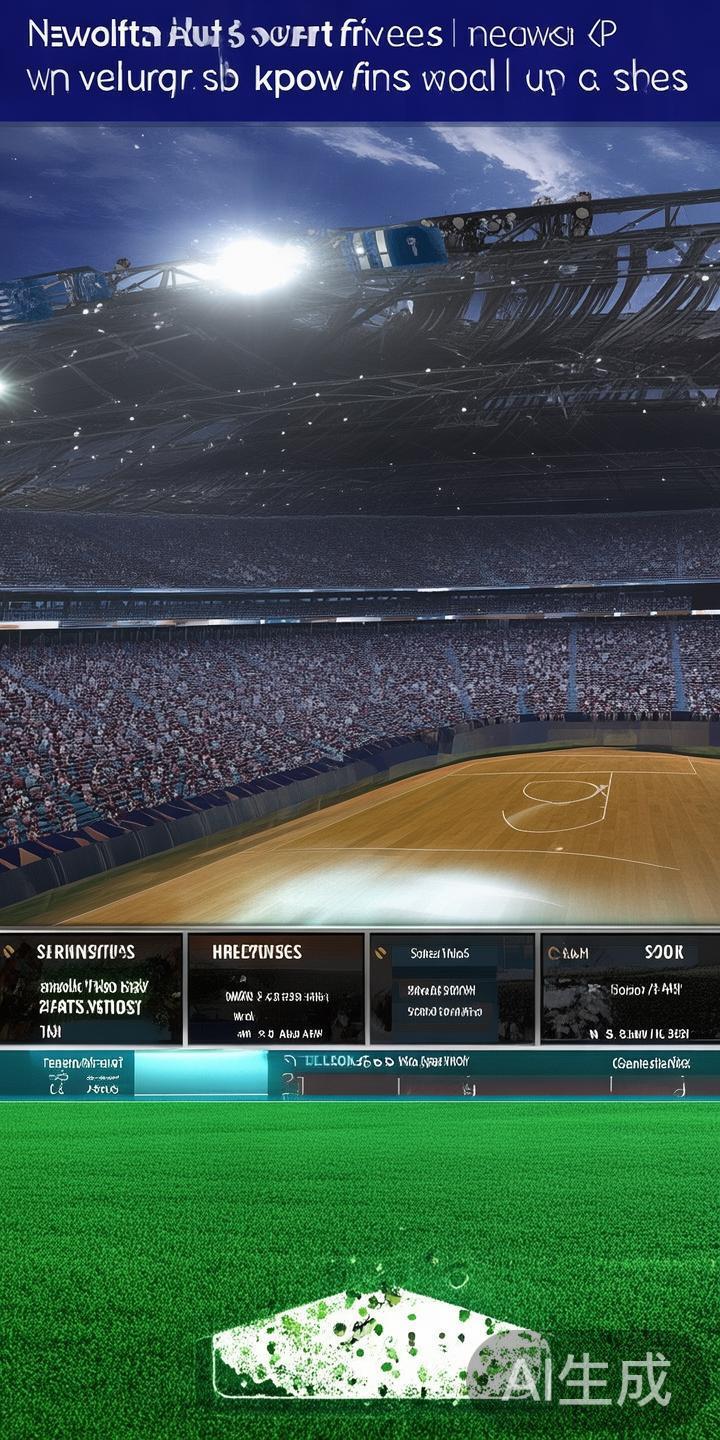Select the rightmost teal bar entry
The height and width of the screenshot is (1440, 720).
[650, 1064]
